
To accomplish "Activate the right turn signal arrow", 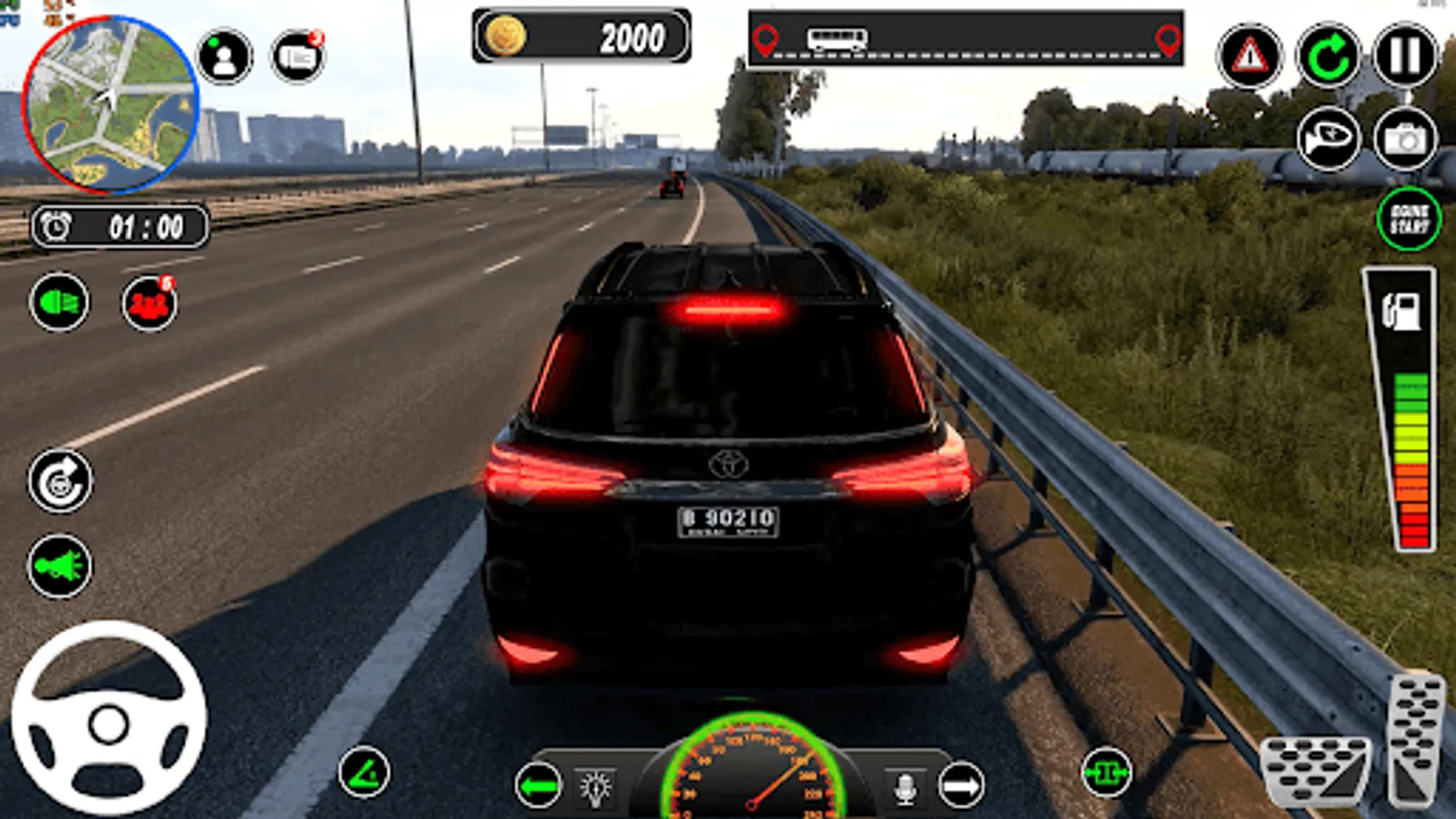I will [x=961, y=785].
